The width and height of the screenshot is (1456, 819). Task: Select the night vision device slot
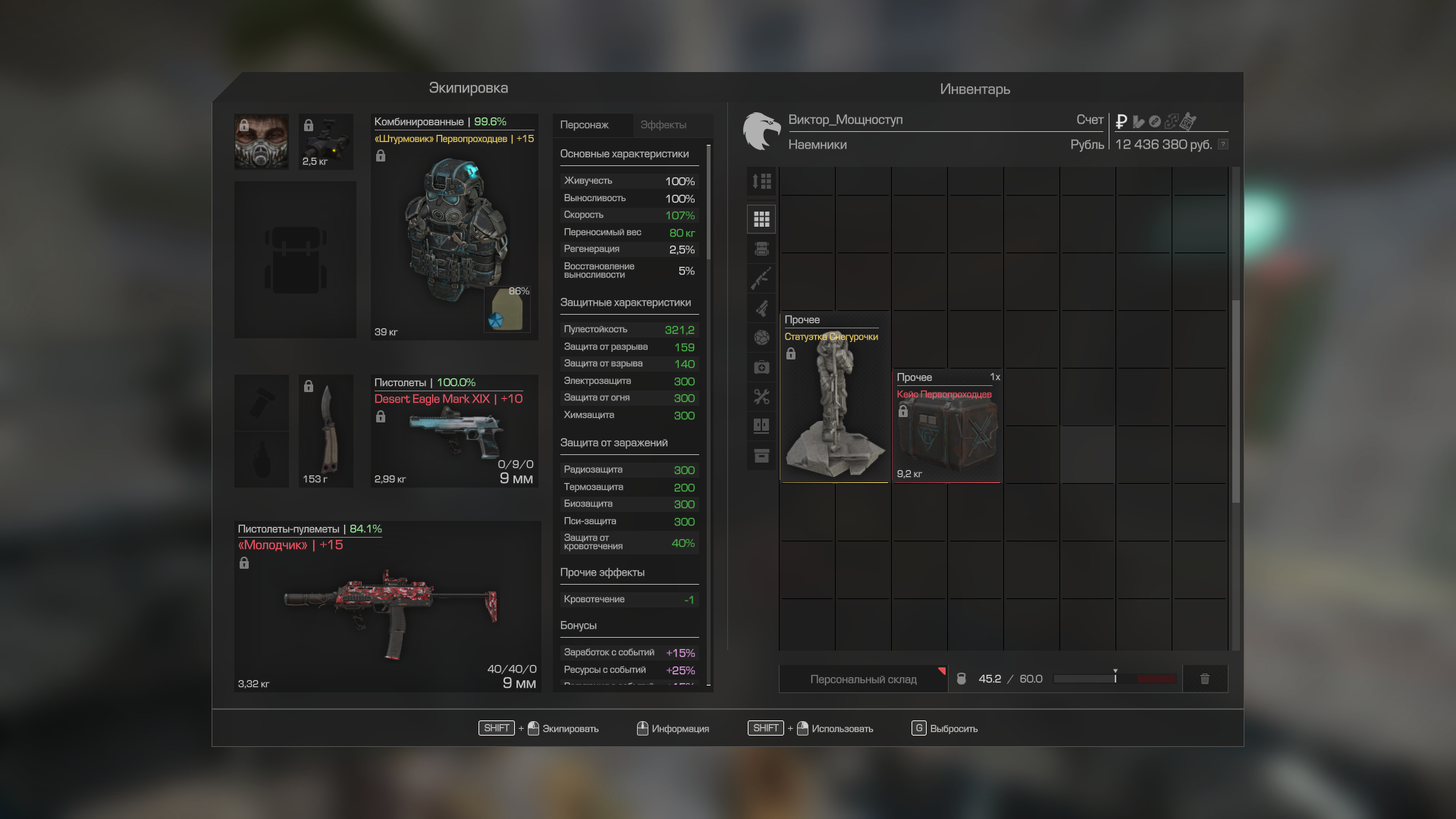tap(326, 142)
